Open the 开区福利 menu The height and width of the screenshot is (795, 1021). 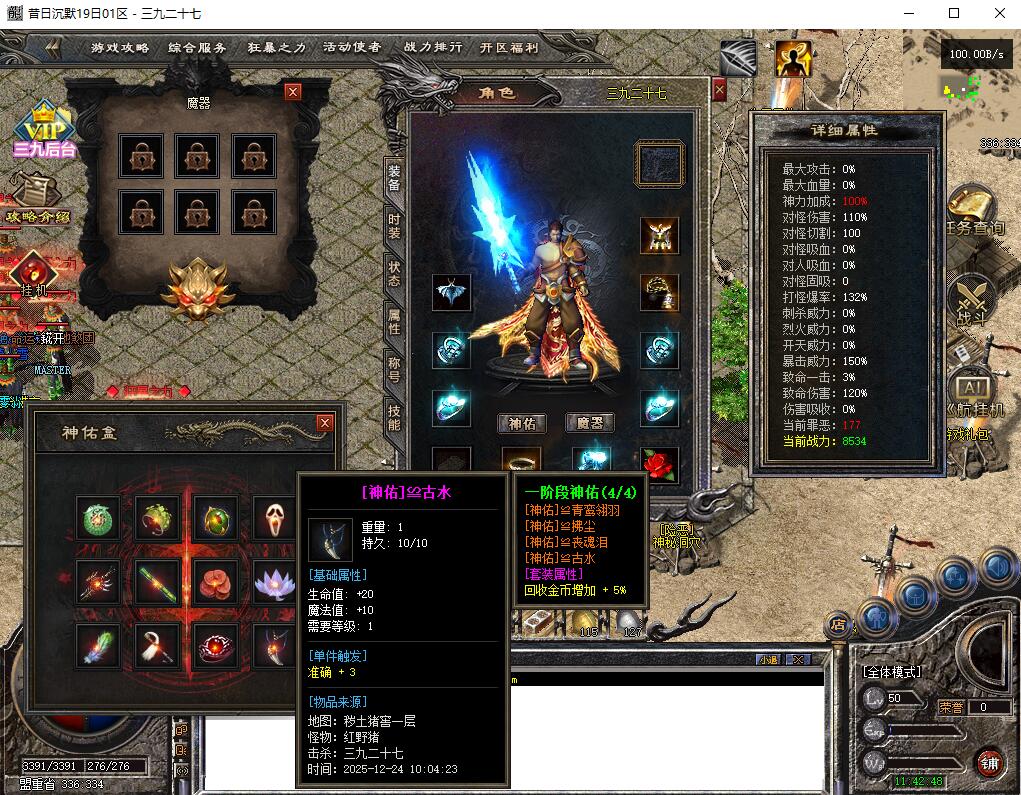509,47
